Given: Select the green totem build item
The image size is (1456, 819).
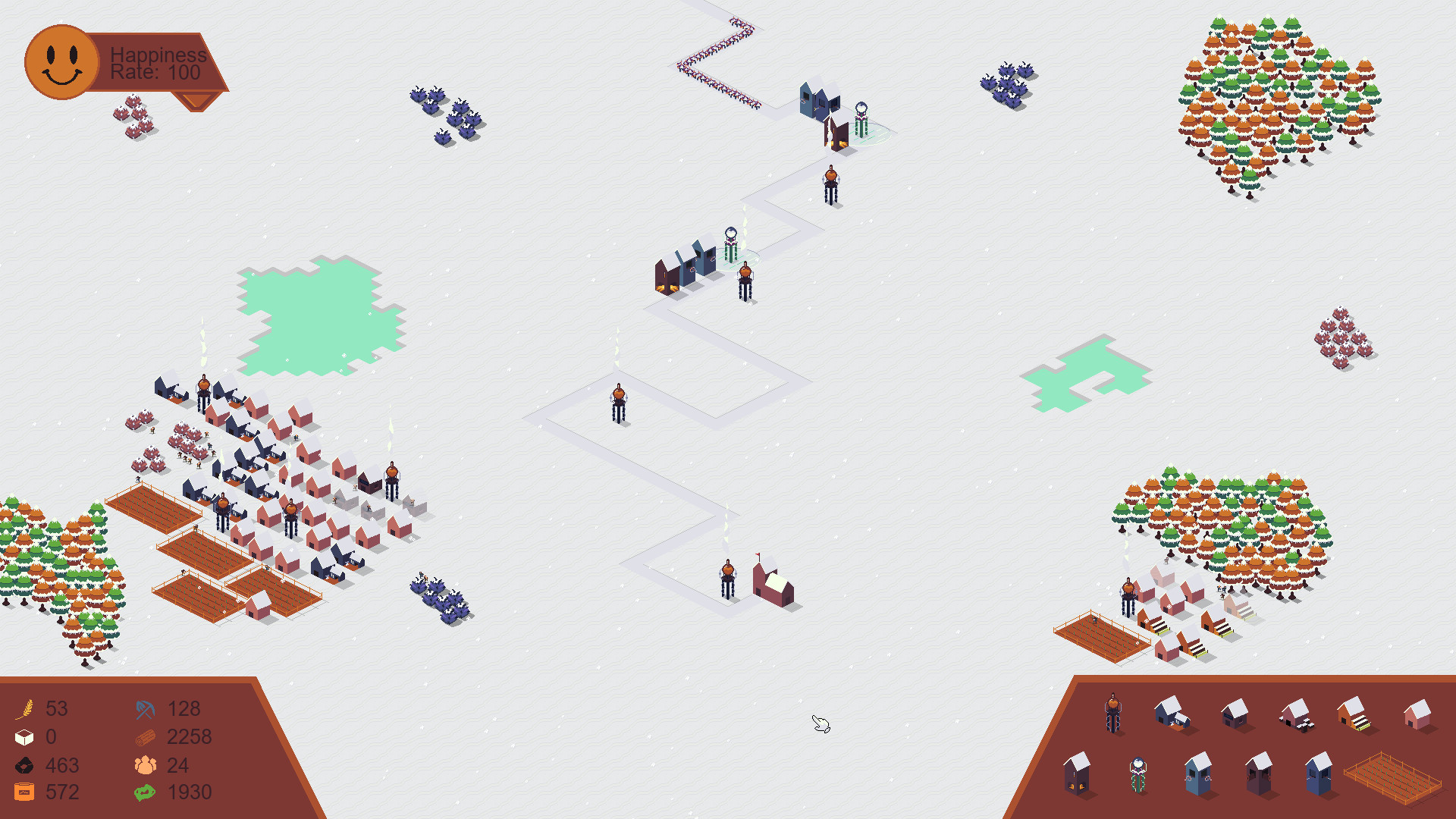Looking at the screenshot, I should [x=1137, y=773].
